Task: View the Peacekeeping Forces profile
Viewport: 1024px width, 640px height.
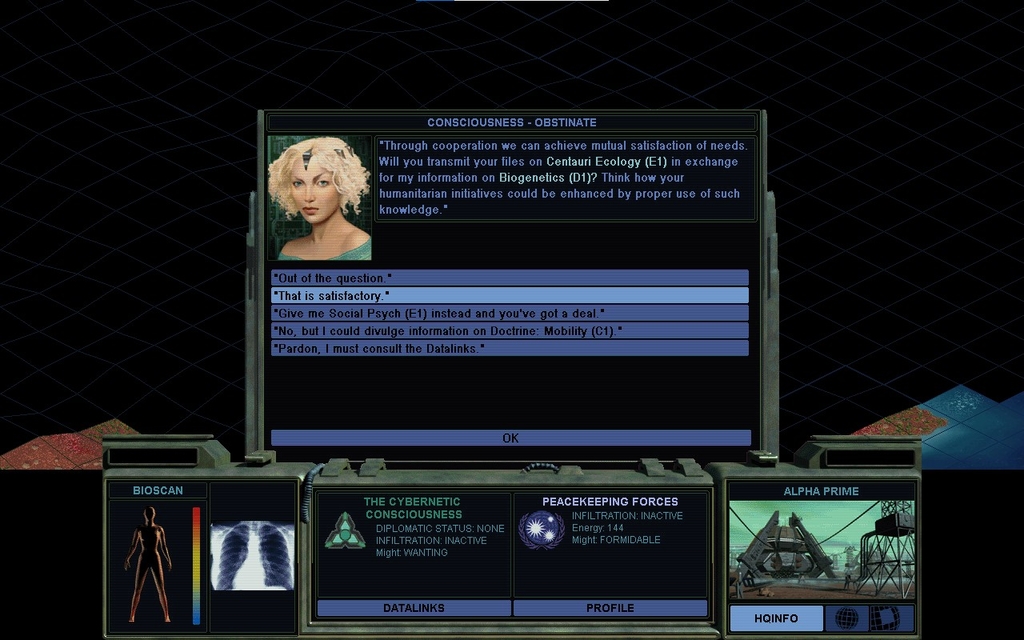Action: coord(610,608)
